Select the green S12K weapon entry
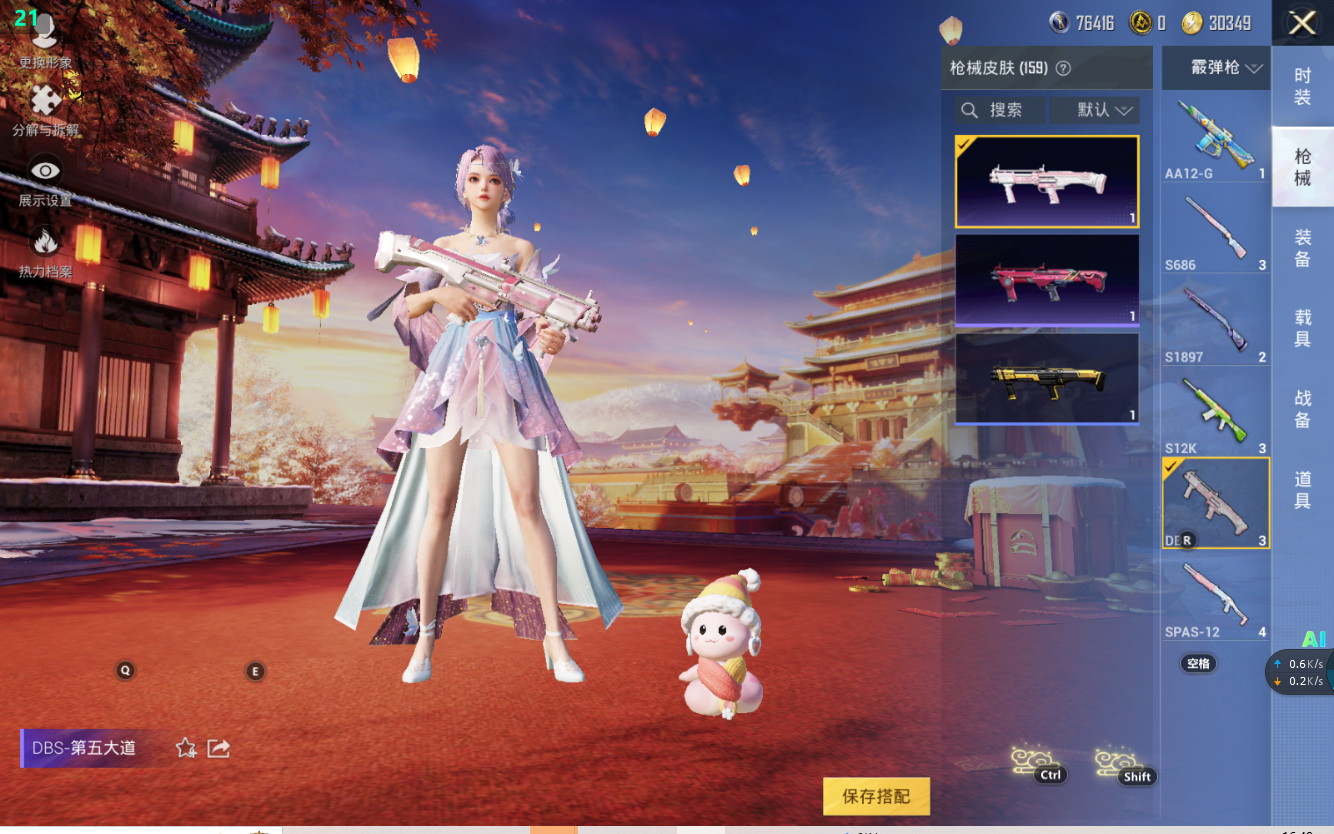The width and height of the screenshot is (1334, 834). coord(1215,413)
